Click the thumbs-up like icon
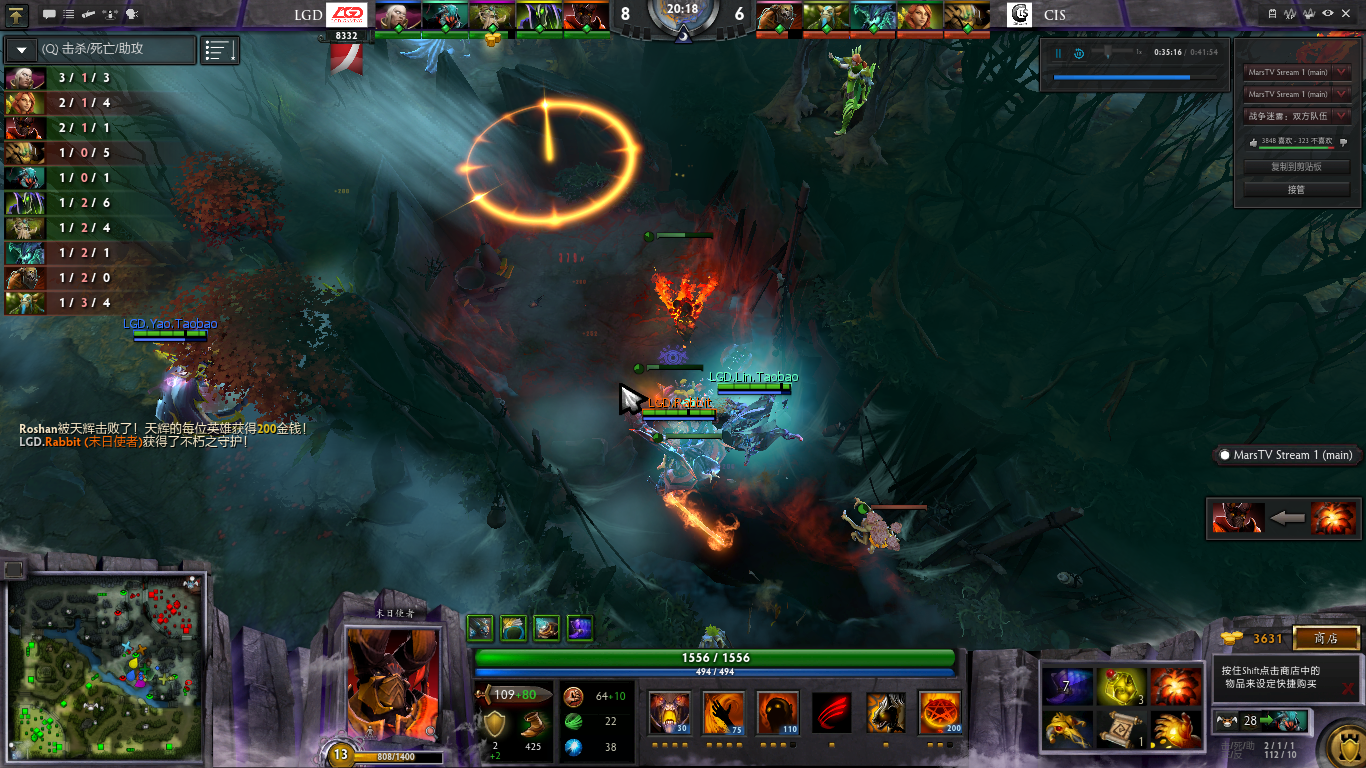The height and width of the screenshot is (768, 1366). (x=1253, y=142)
